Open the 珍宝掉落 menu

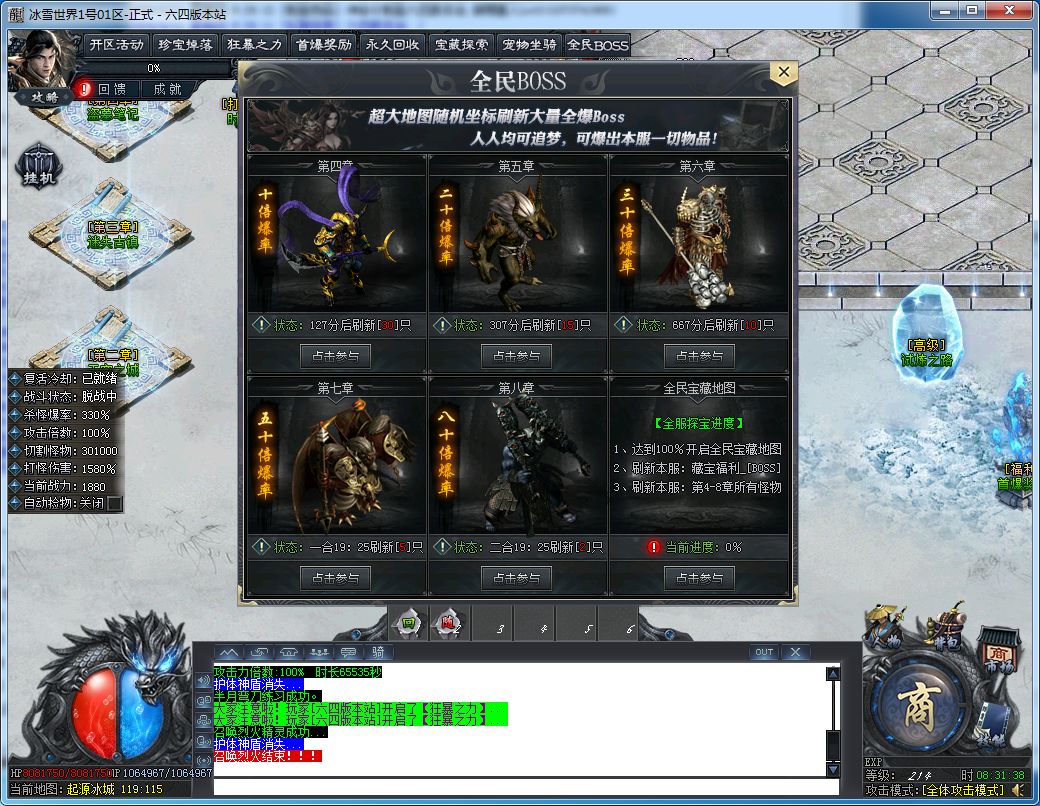[x=187, y=45]
